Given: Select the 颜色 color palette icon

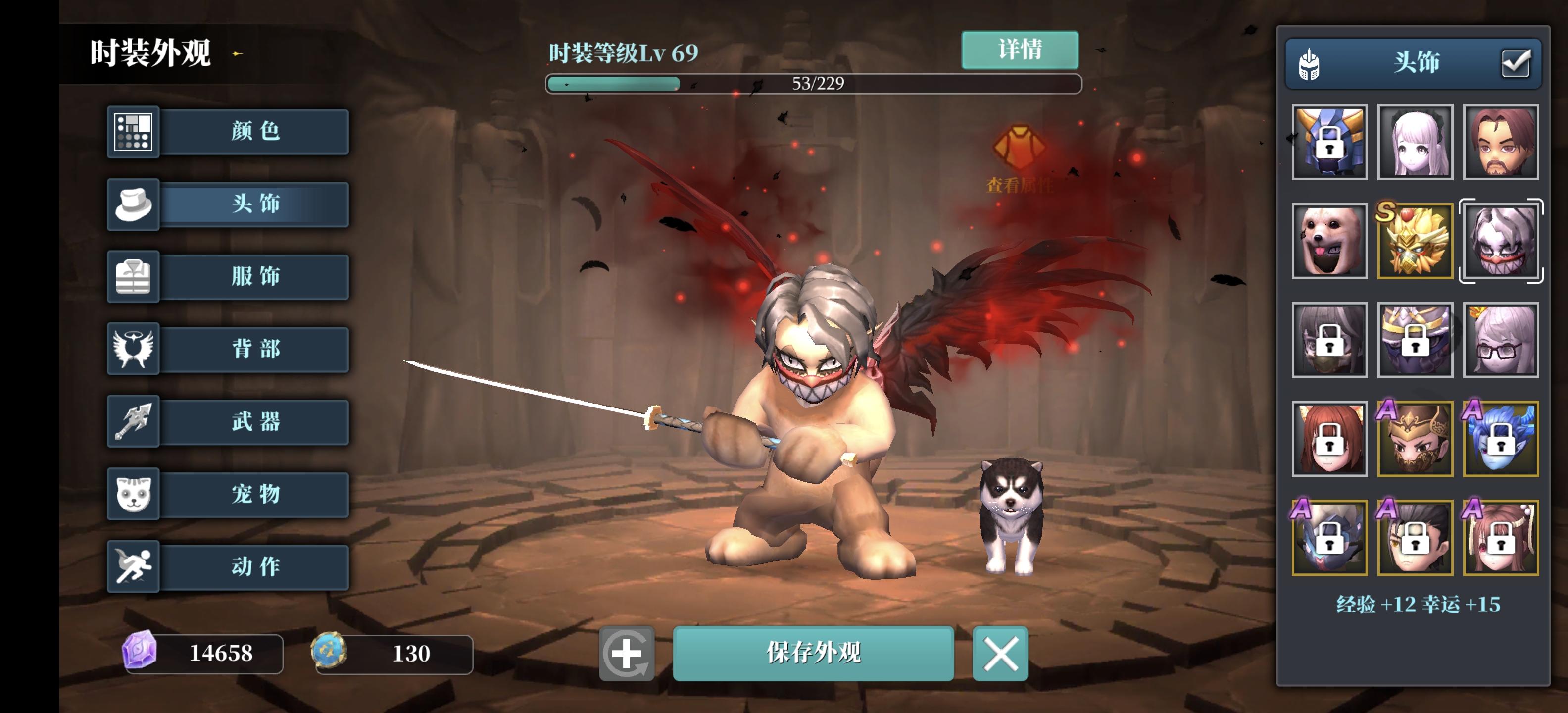Looking at the screenshot, I should [x=133, y=132].
